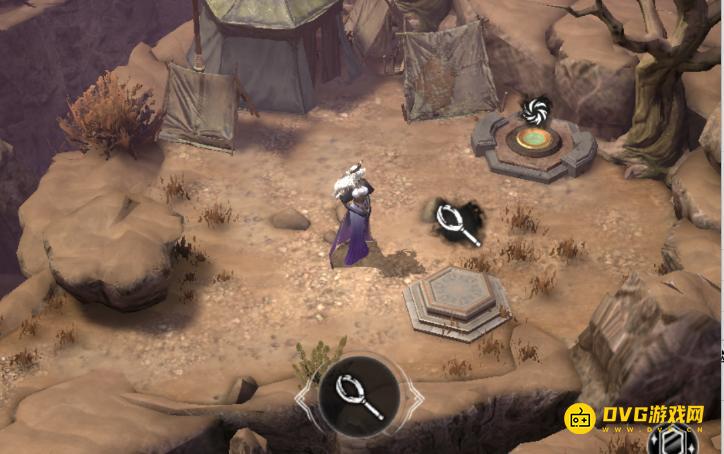The image size is (724, 454).
Task: Select the swirl portal marker above the pedestal
Action: click(534, 108)
